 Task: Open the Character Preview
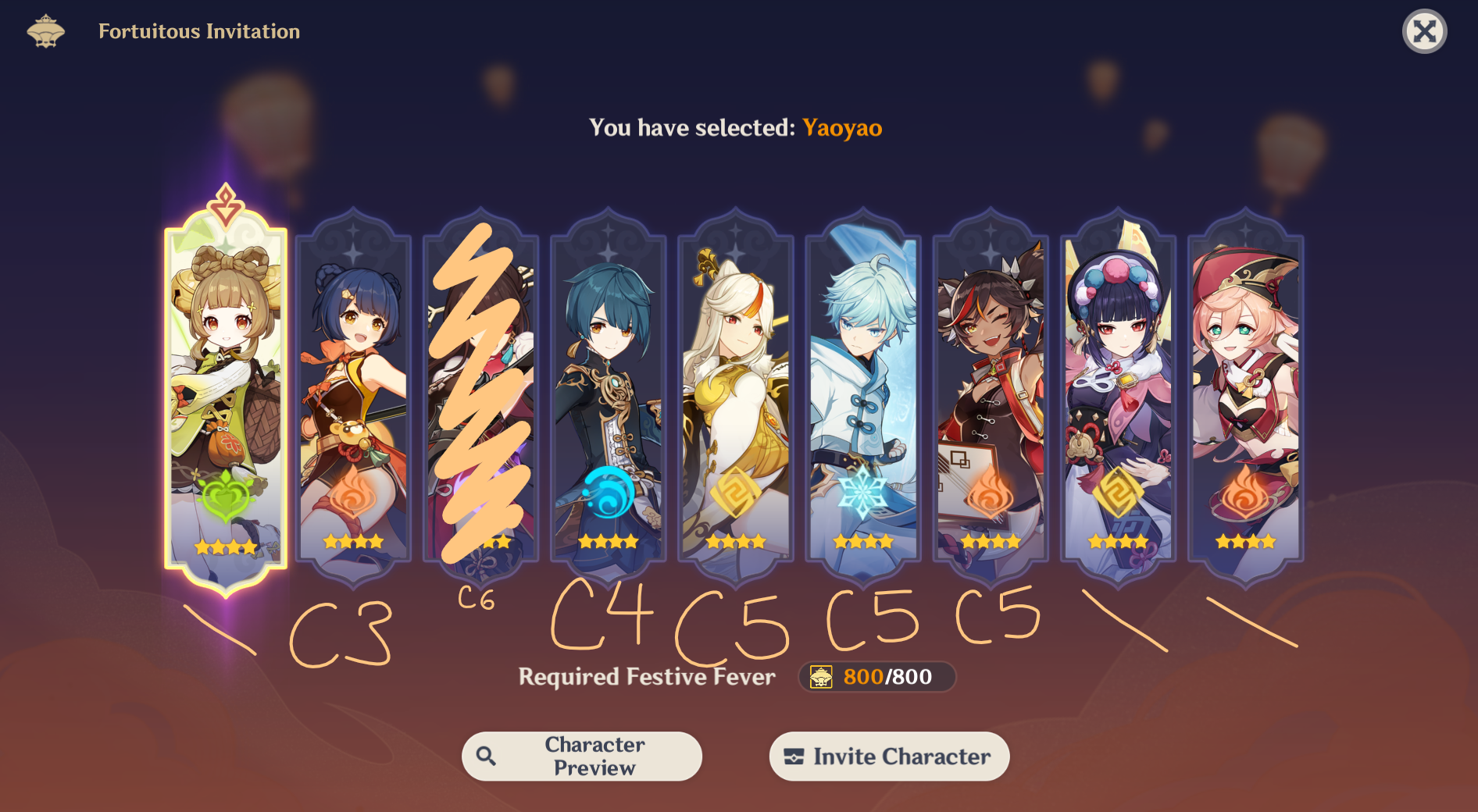(582, 756)
